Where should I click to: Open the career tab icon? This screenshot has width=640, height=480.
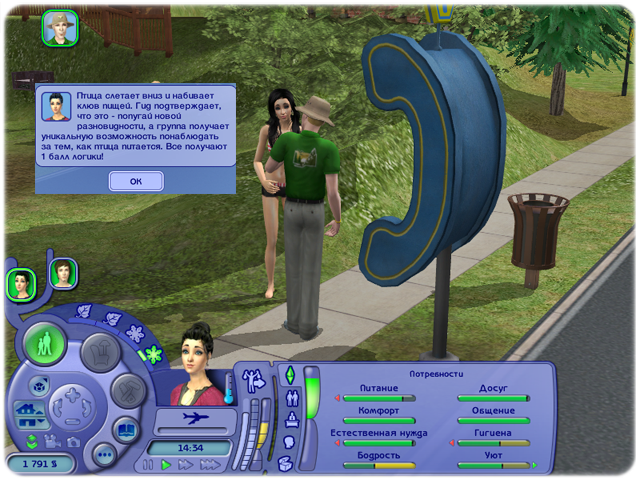pyautogui.click(x=291, y=418)
